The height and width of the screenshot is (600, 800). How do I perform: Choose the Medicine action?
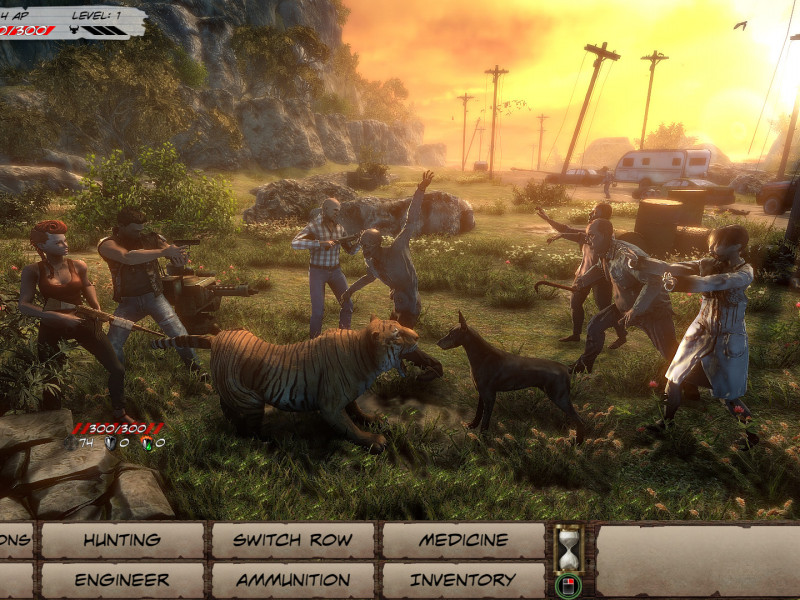(463, 540)
